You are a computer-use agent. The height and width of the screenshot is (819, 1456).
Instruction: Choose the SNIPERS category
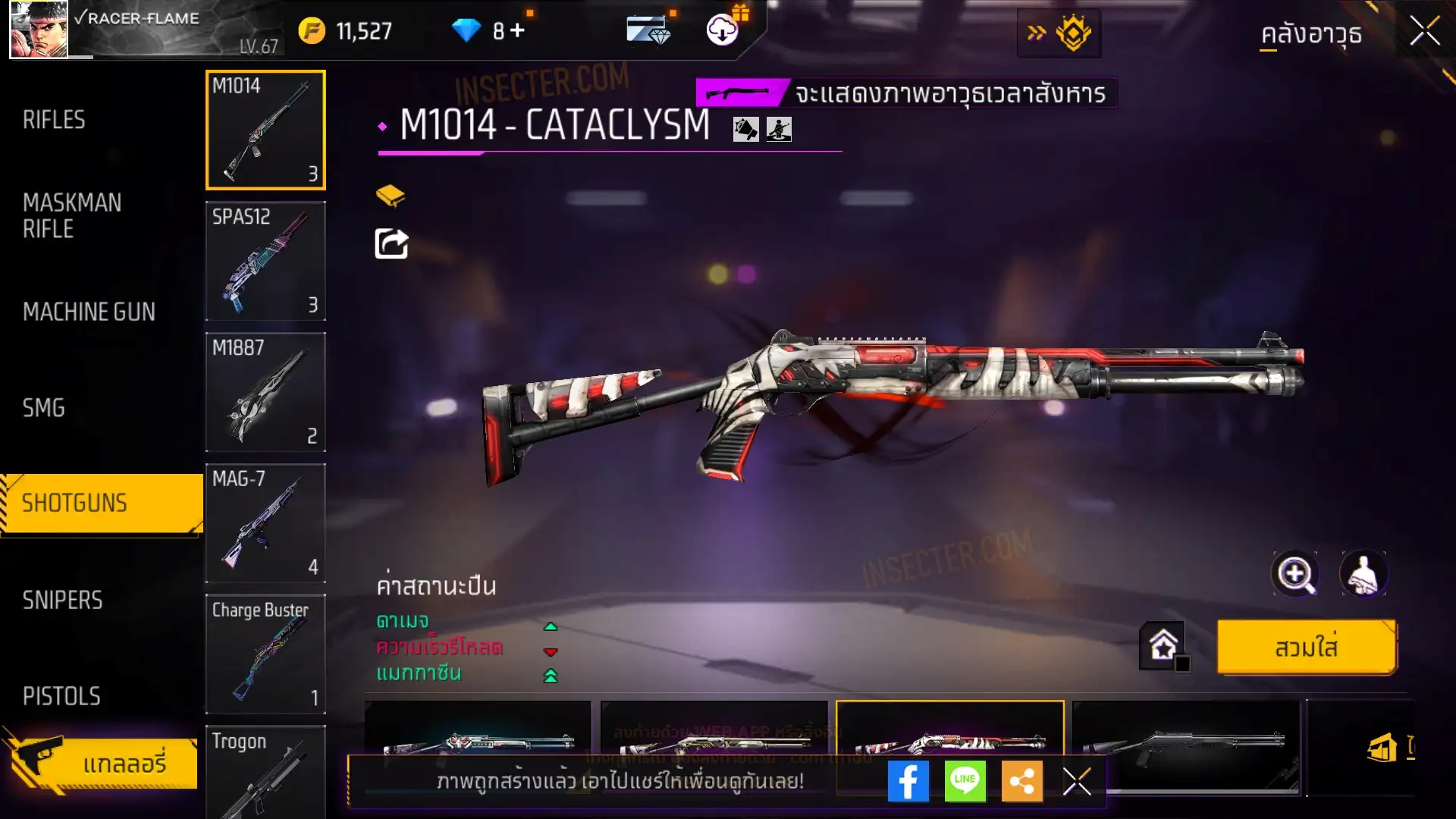pos(62,601)
